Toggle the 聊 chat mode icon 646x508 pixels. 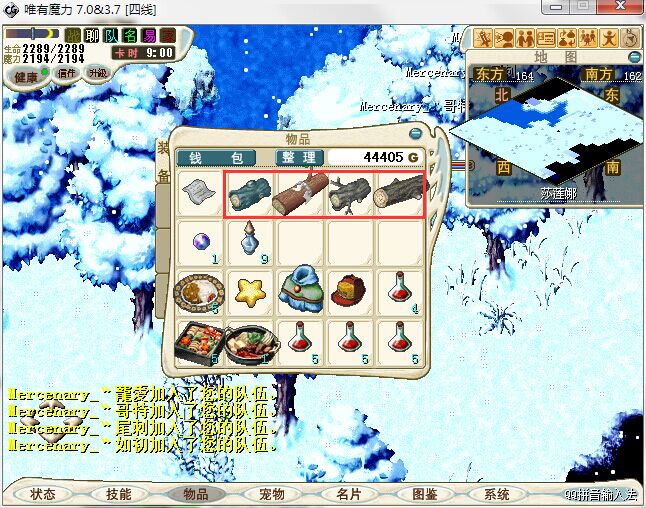92,35
